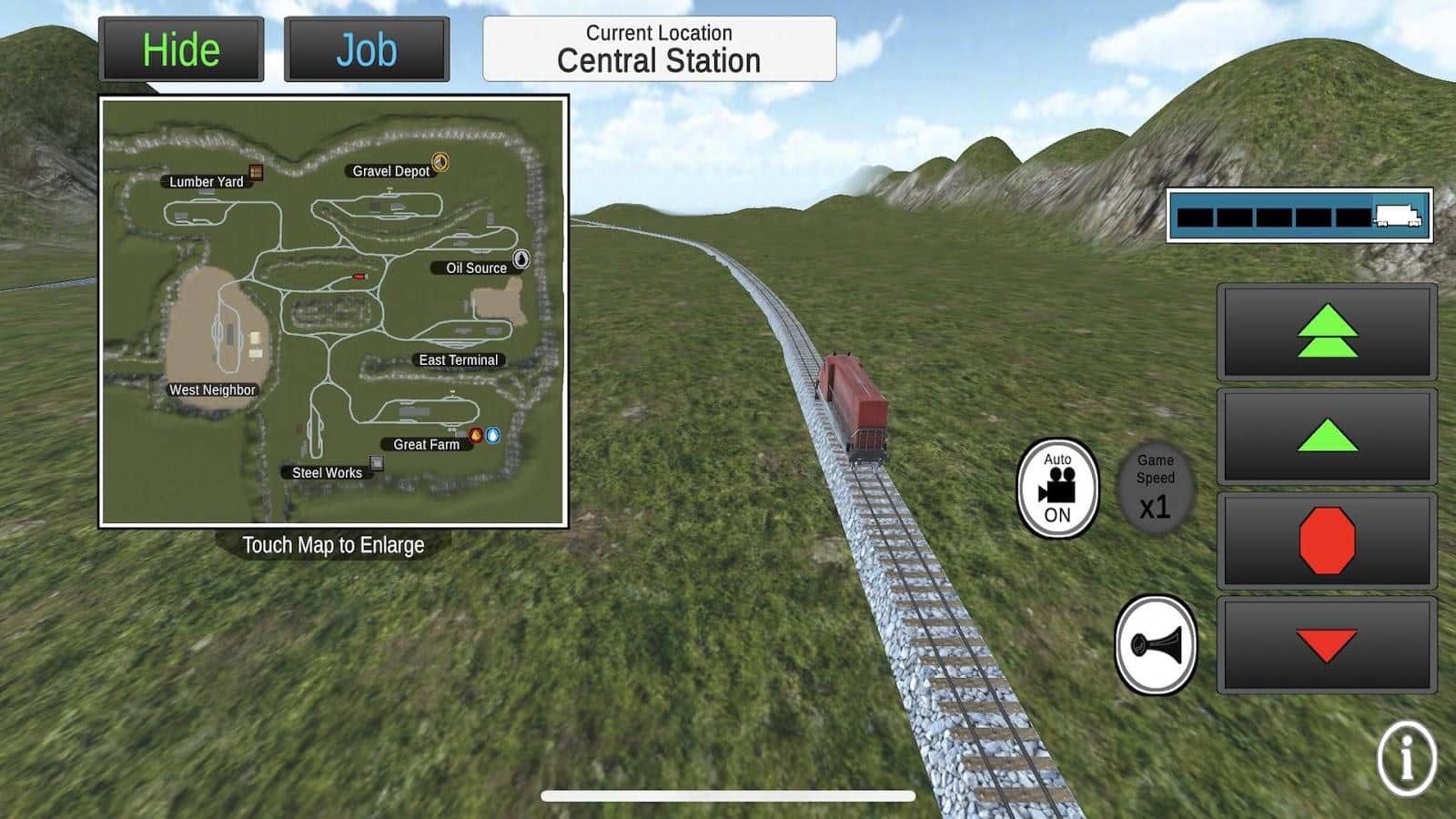Click the West Neighbor label on the map
Image resolution: width=1456 pixels, height=819 pixels.
click(x=212, y=389)
